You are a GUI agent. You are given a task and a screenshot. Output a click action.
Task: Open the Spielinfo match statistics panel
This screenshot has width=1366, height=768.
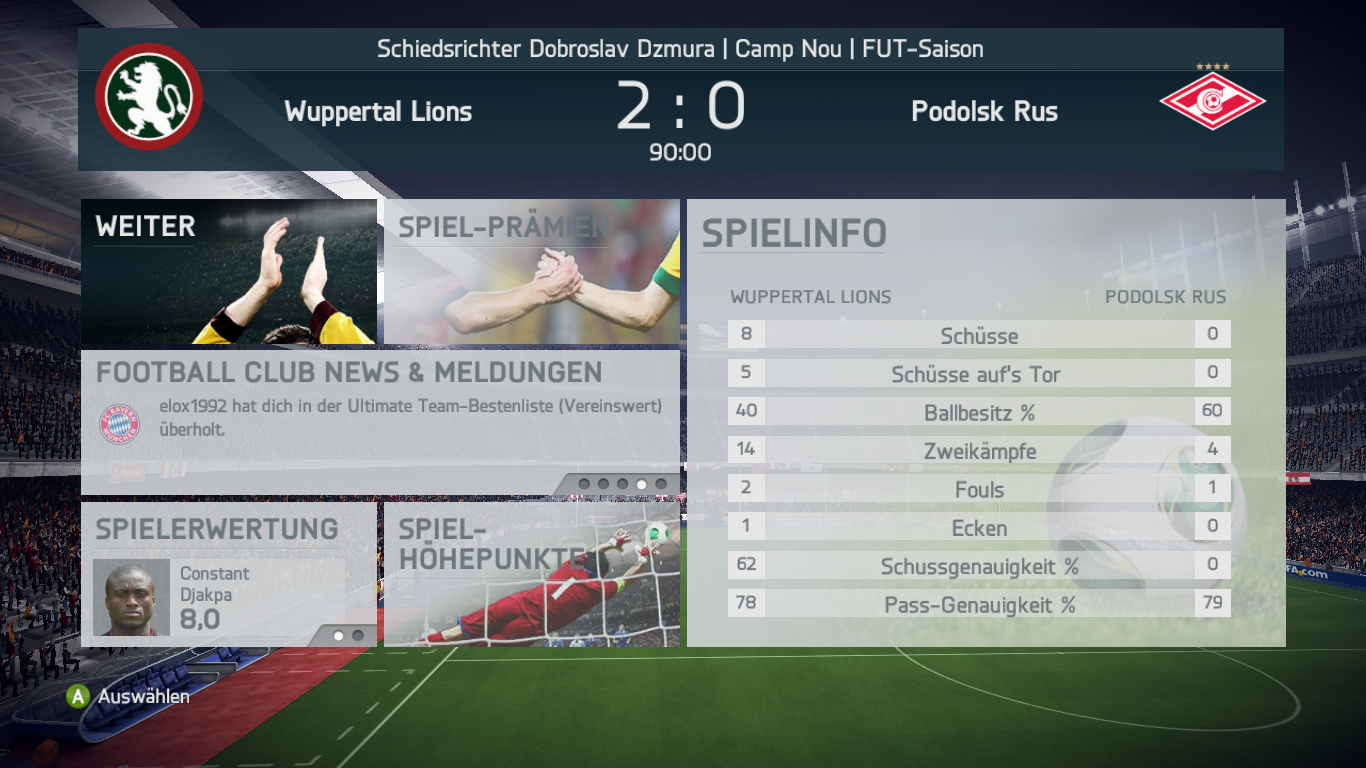tap(985, 423)
